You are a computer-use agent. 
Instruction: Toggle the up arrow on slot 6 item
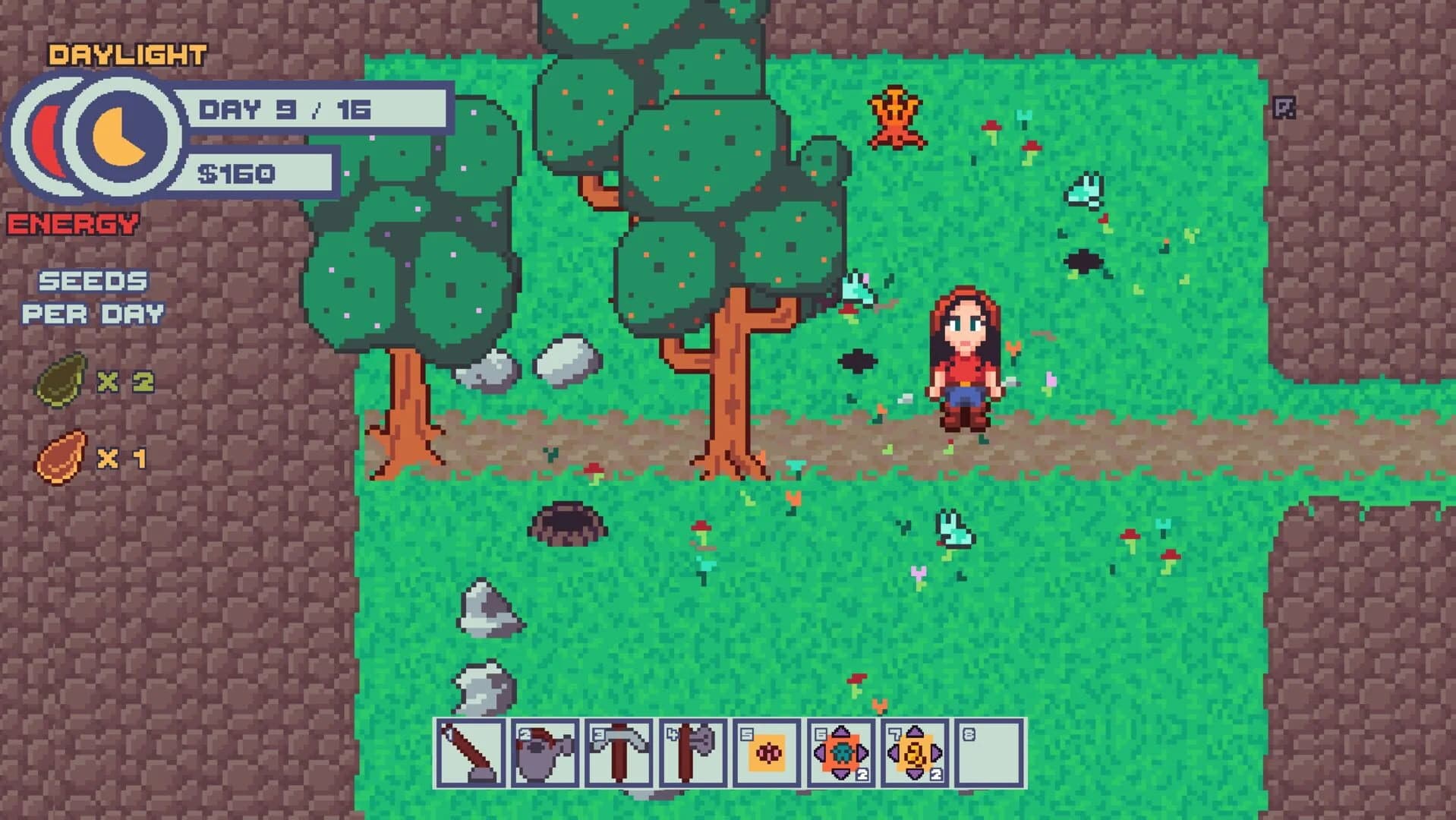pyautogui.click(x=840, y=733)
